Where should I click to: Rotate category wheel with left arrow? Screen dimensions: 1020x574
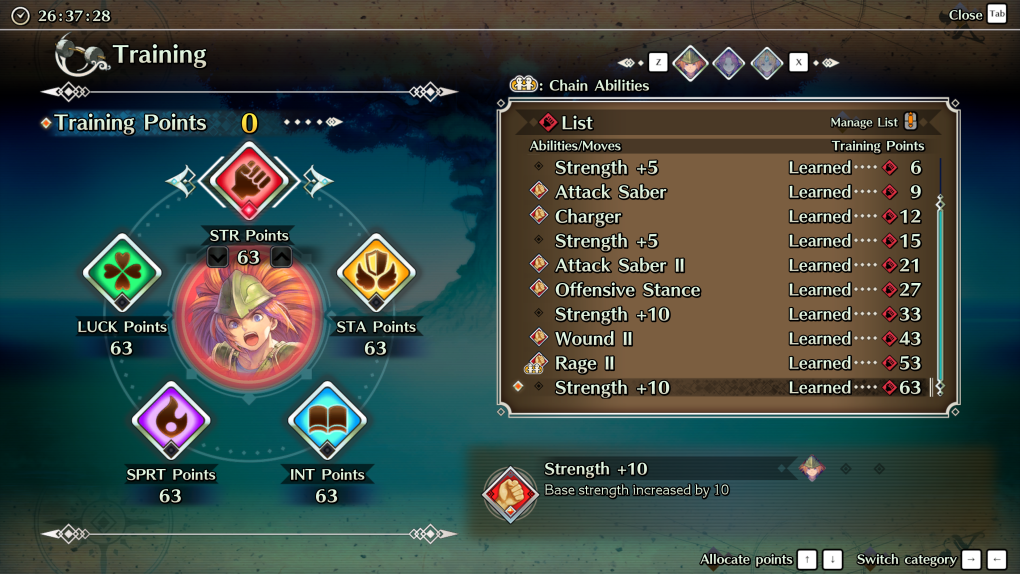click(182, 181)
